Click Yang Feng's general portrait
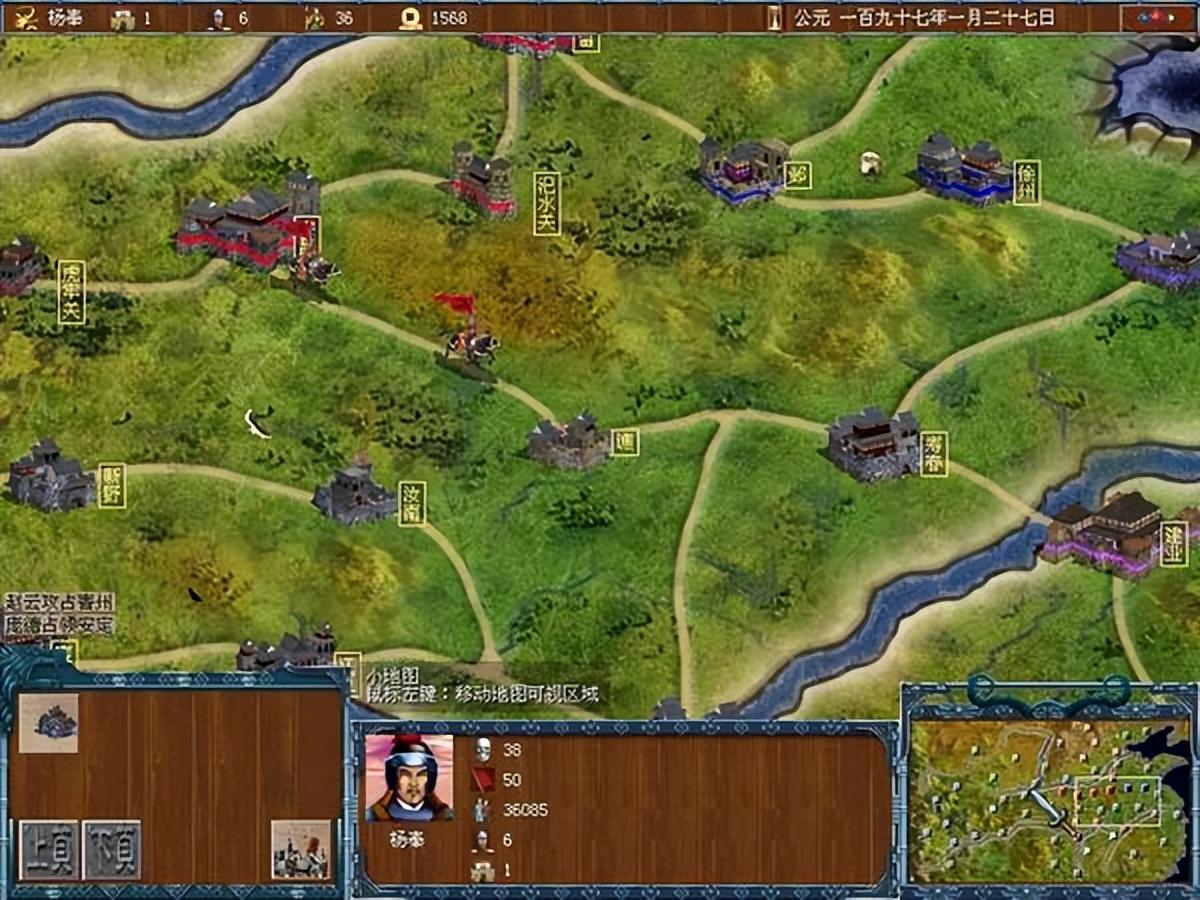The height and width of the screenshot is (900, 1200). click(409, 778)
